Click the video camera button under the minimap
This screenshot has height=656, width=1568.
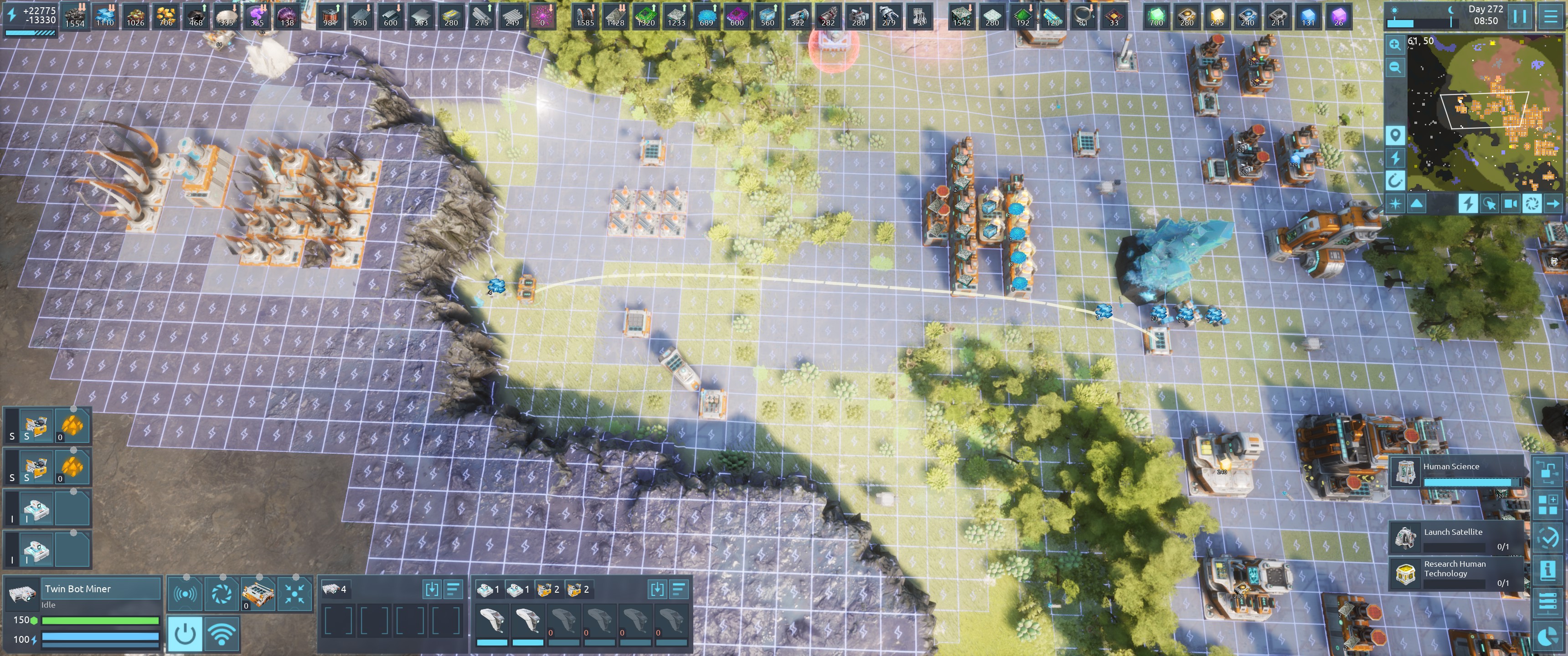[1510, 204]
